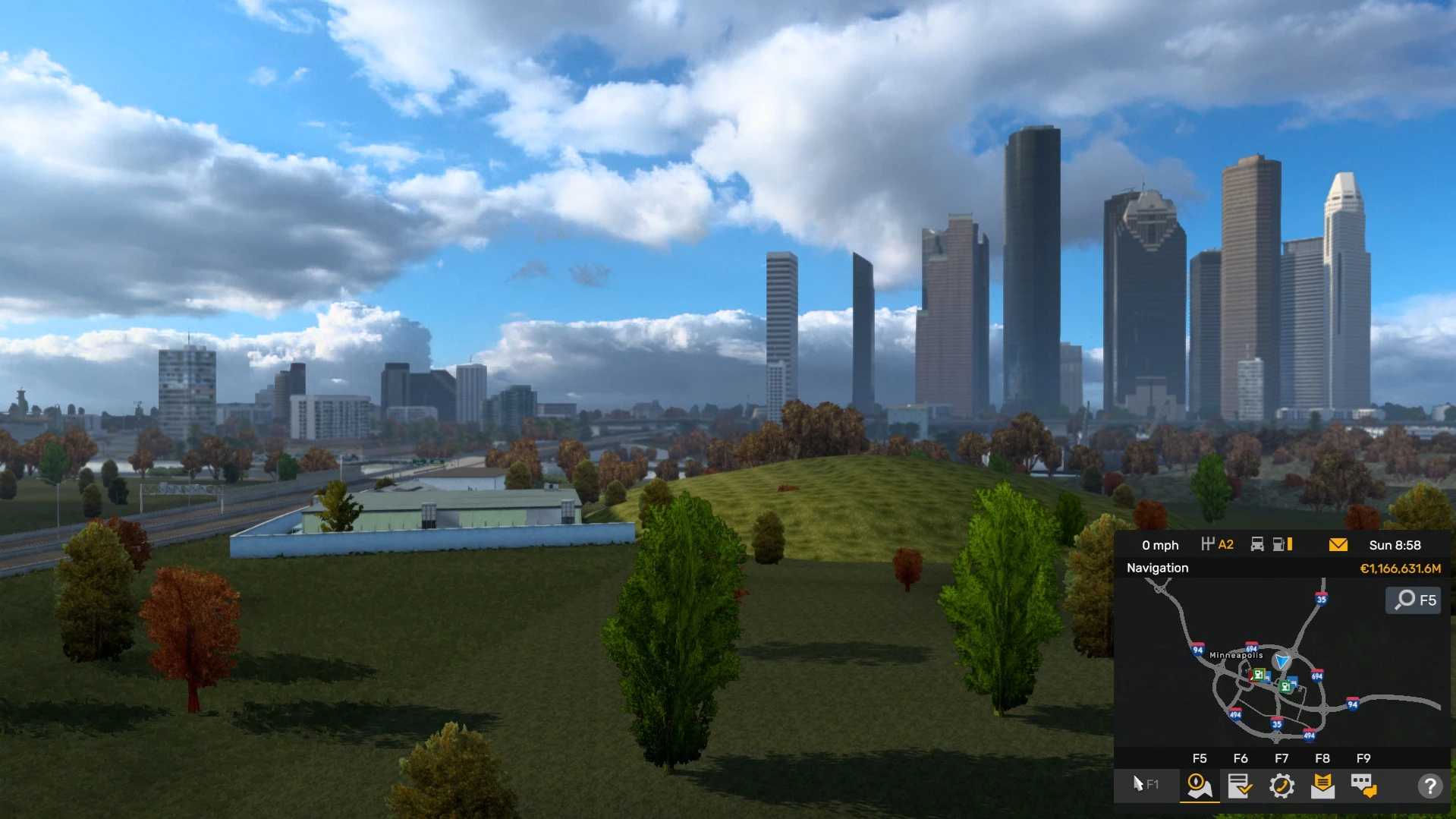Switch to the current job info tab
The height and width of the screenshot is (819, 1456).
pos(1240,786)
